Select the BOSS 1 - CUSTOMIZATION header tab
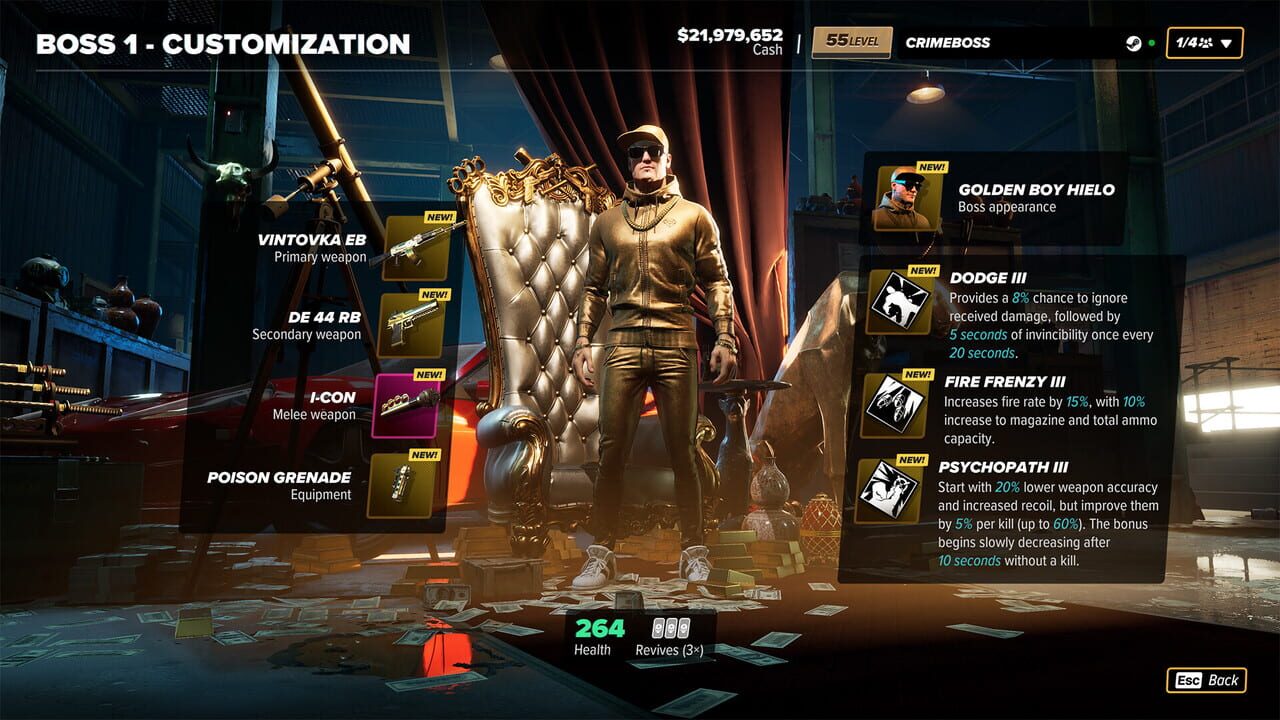 [x=222, y=44]
